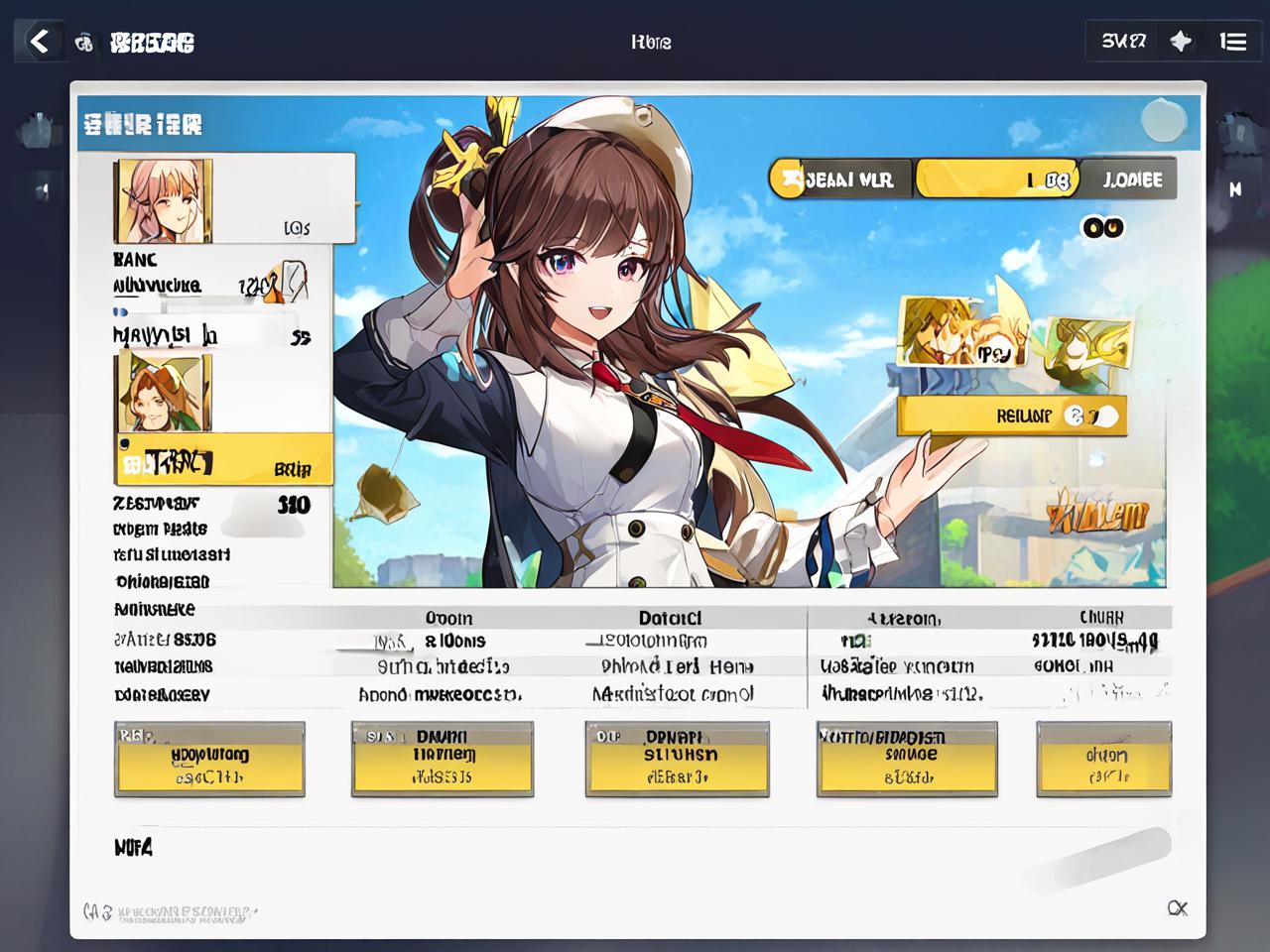The height and width of the screenshot is (952, 1270).
Task: Click the yellow button tagged DPNAPI
Action: click(x=677, y=760)
